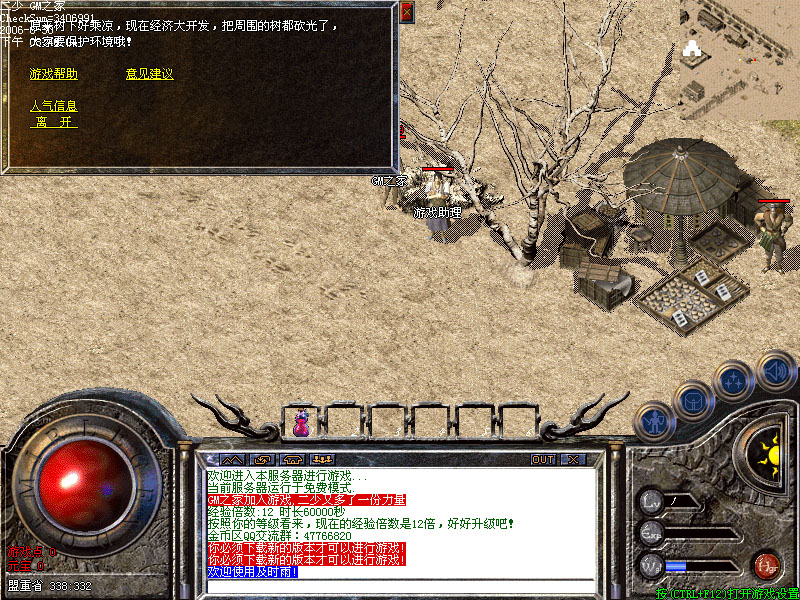This screenshot has height=600, width=800.
Task: Click the mountain-icon button above the chat
Action: click(230, 460)
